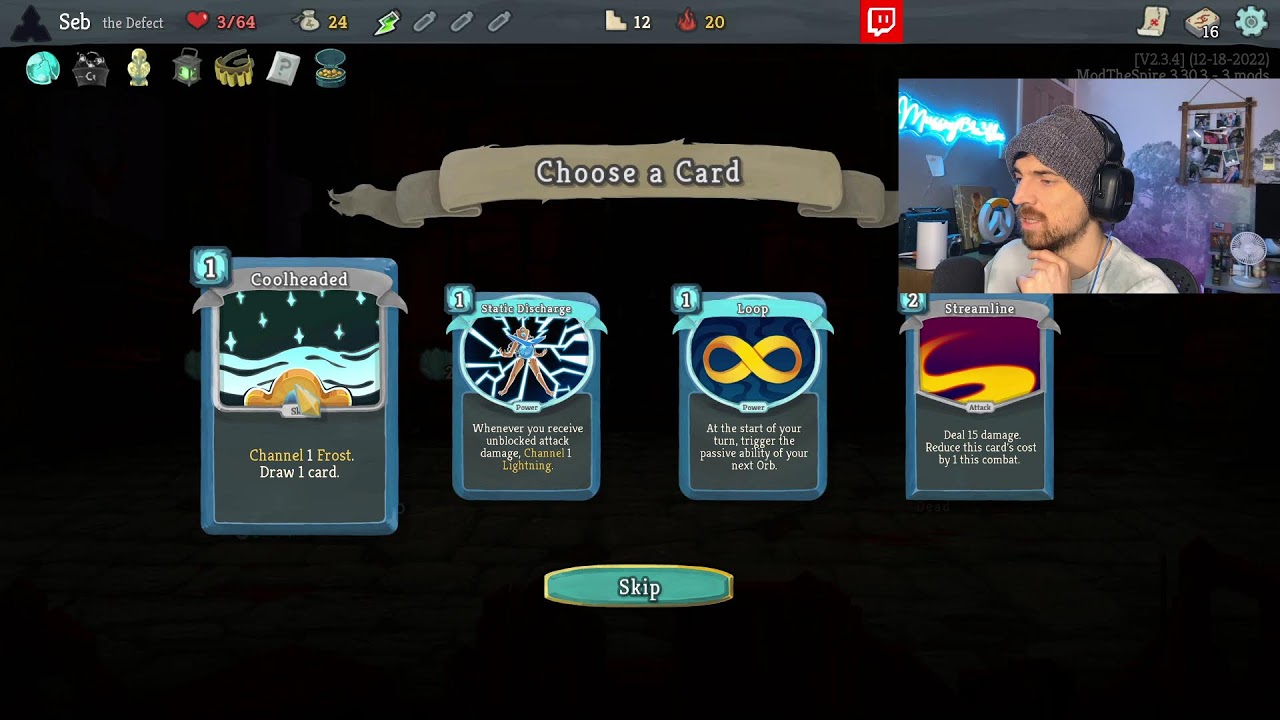Inspect the golden belt relic

coord(234,69)
